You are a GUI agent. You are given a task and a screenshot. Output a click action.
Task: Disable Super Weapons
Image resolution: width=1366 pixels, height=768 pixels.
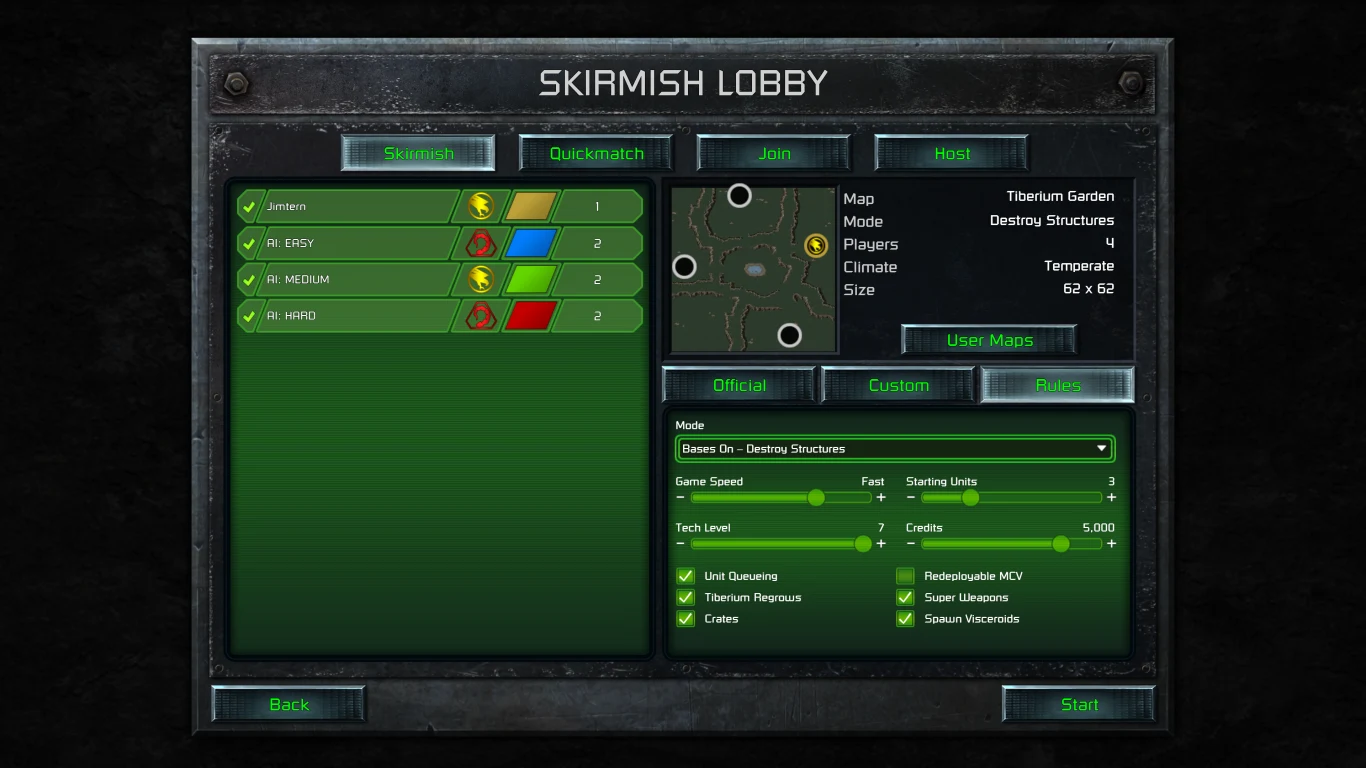coord(905,597)
